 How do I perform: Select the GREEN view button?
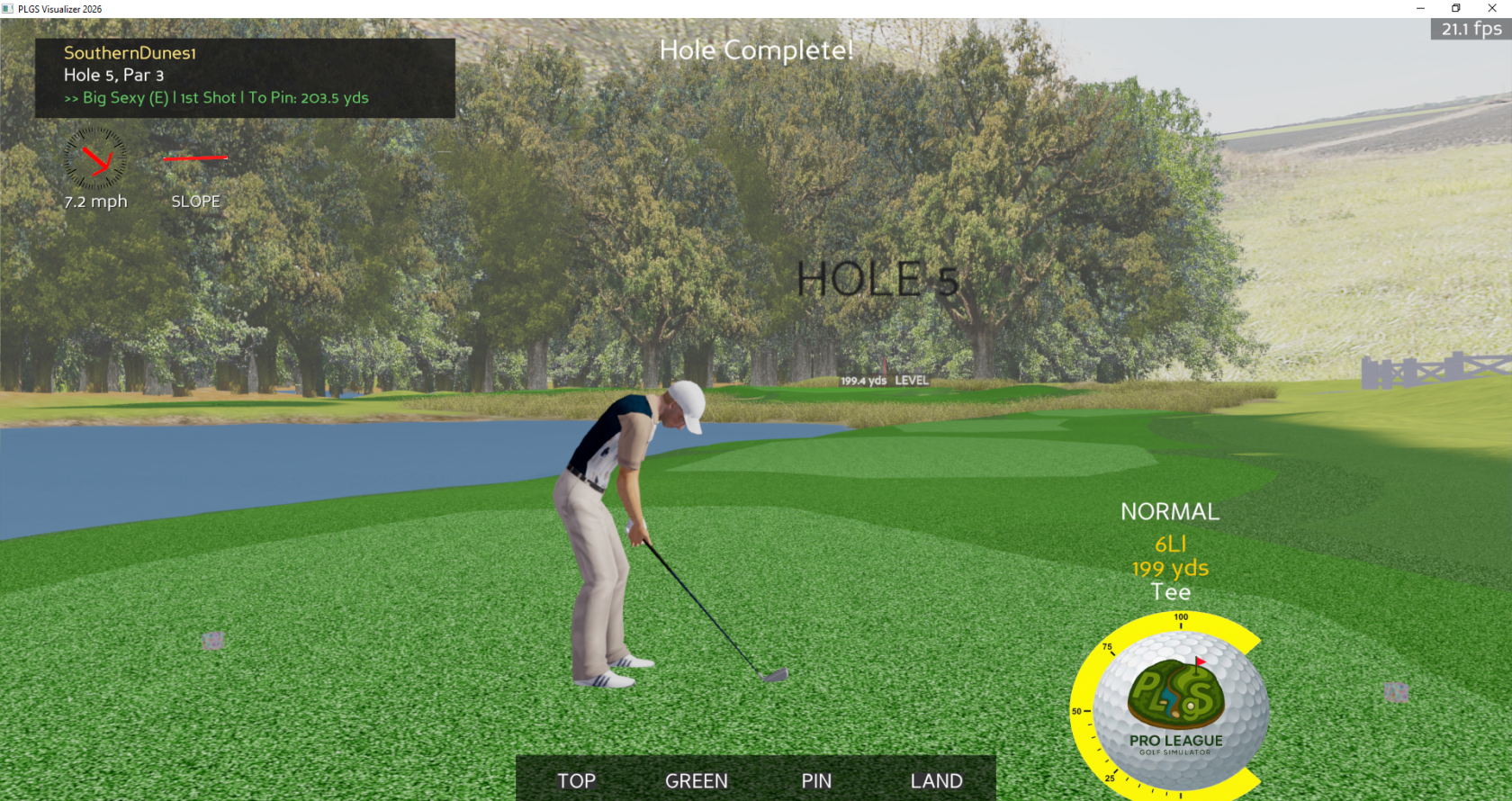(x=696, y=780)
